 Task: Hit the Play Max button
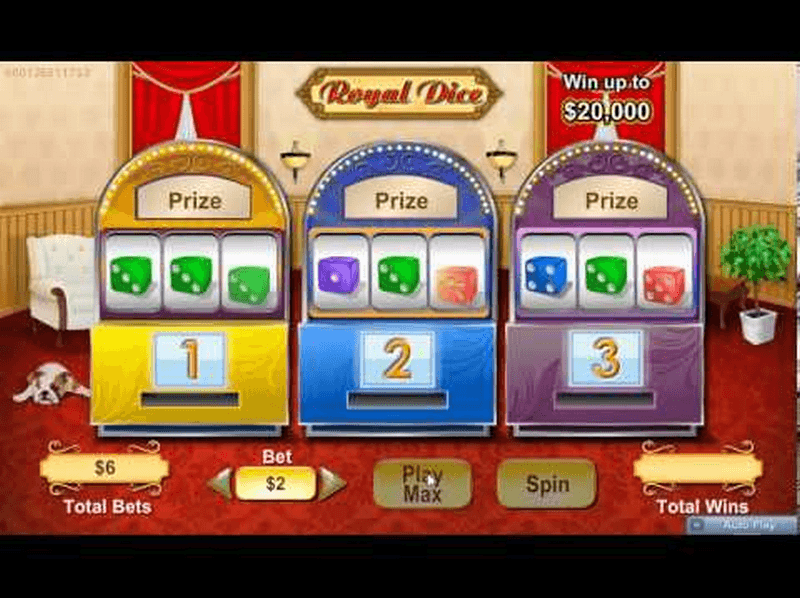[x=422, y=484]
